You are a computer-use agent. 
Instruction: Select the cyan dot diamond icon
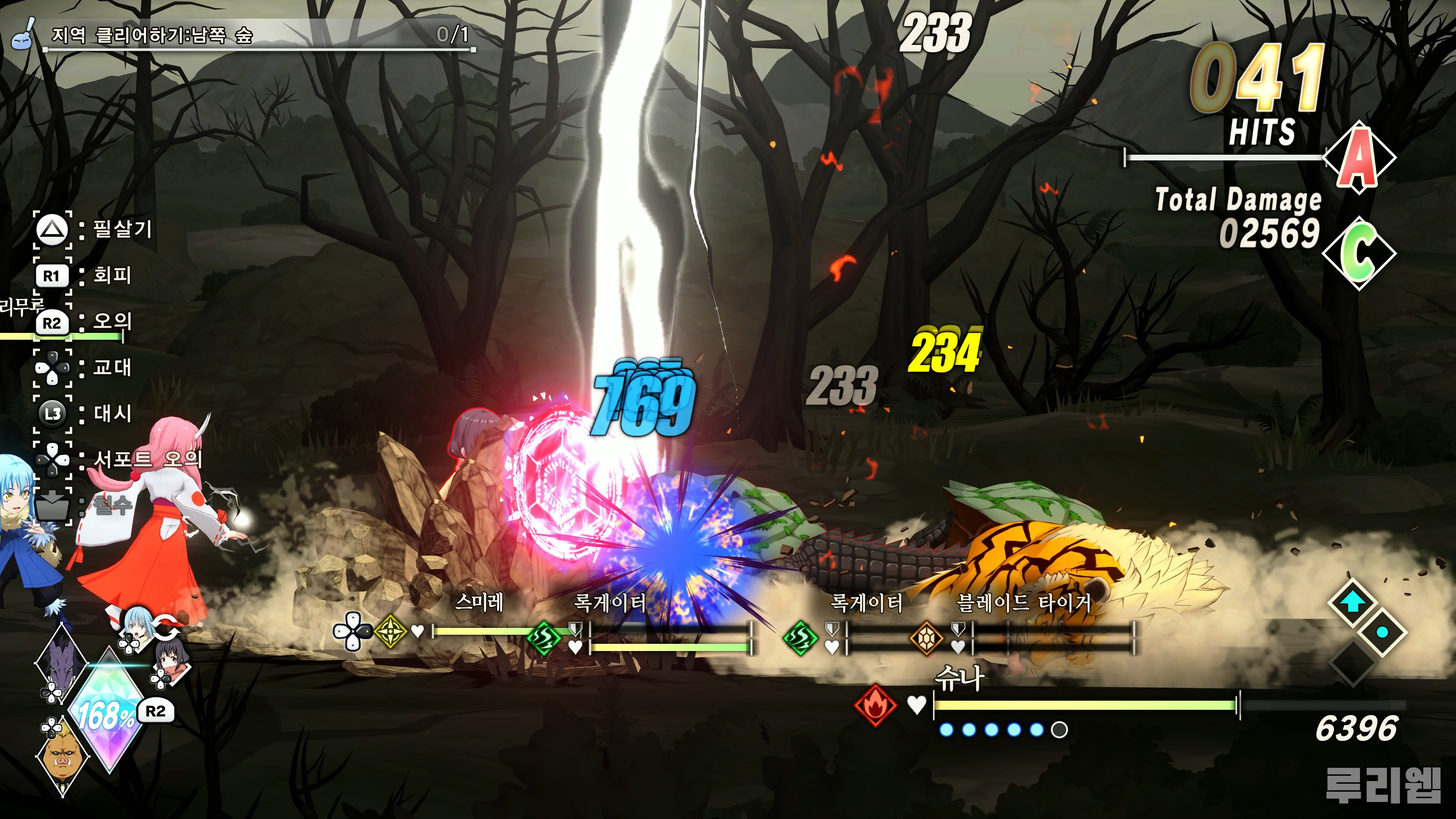pyautogui.click(x=1382, y=632)
